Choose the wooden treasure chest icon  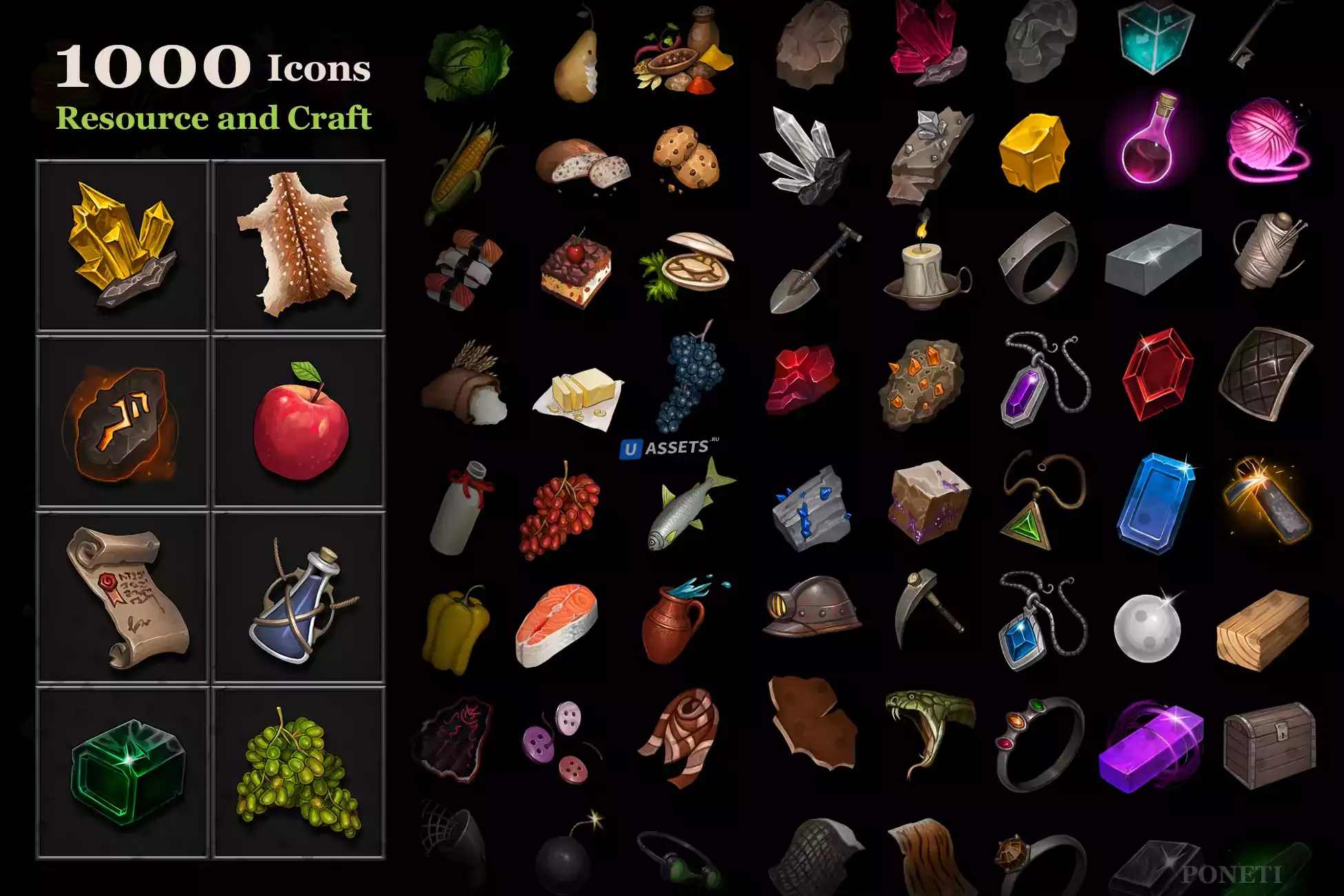coord(1268,744)
